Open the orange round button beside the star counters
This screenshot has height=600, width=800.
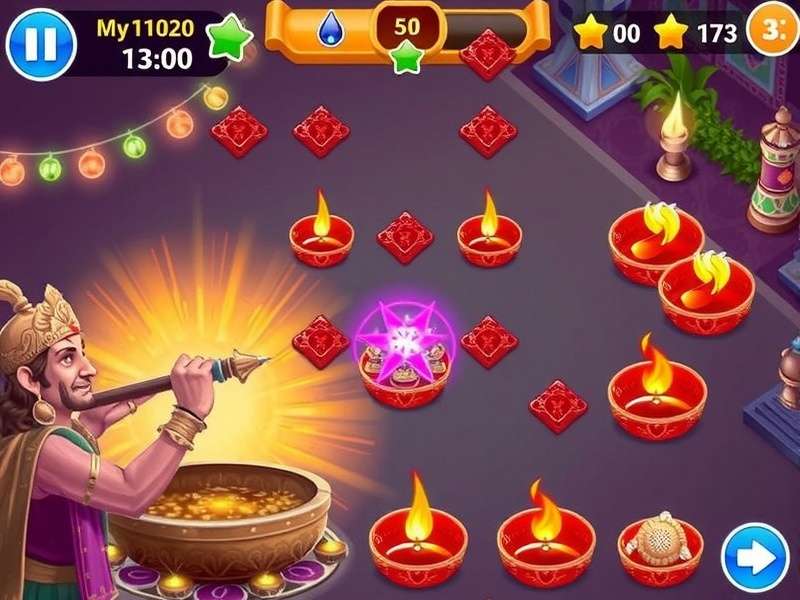[777, 31]
